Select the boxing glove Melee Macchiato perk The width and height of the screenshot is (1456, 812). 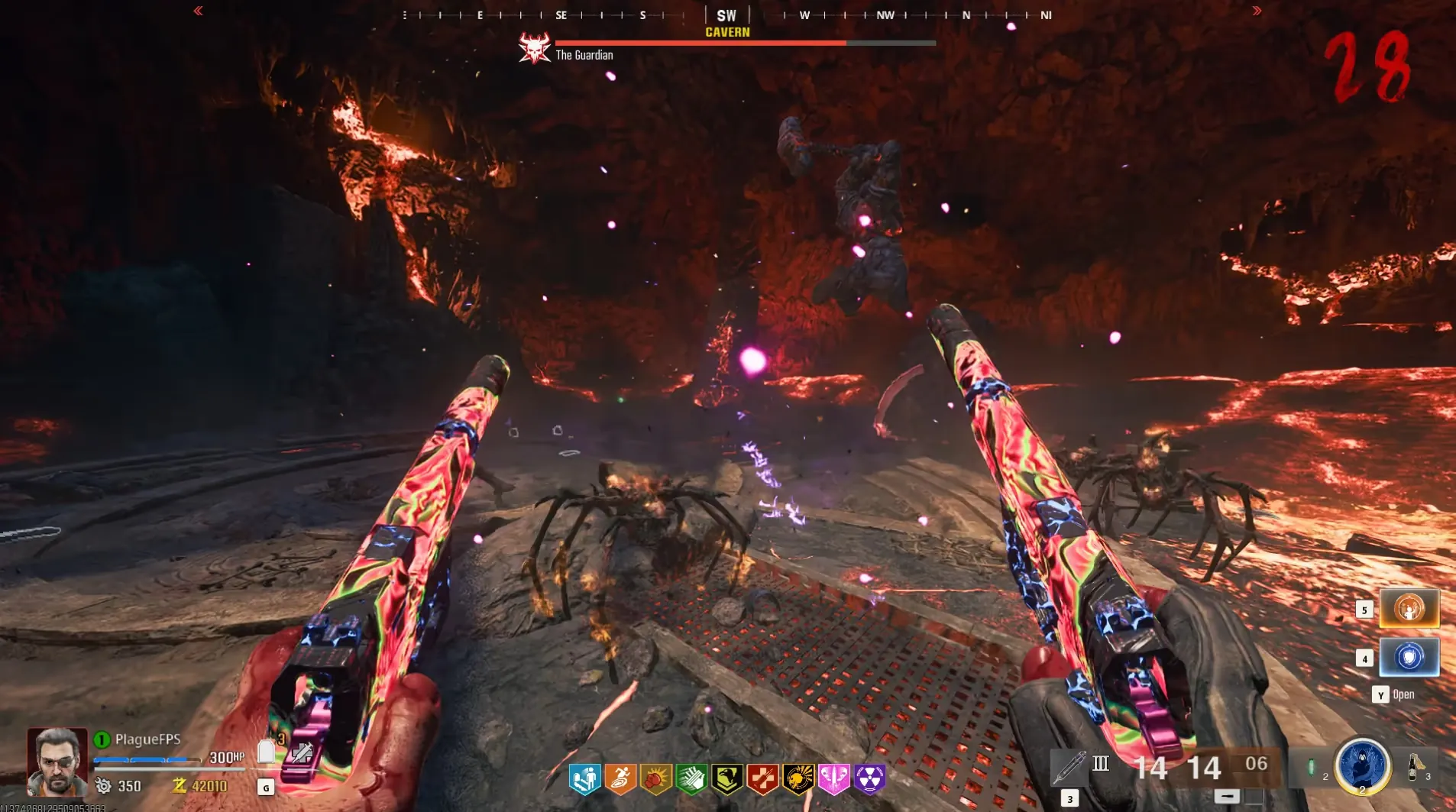point(655,779)
